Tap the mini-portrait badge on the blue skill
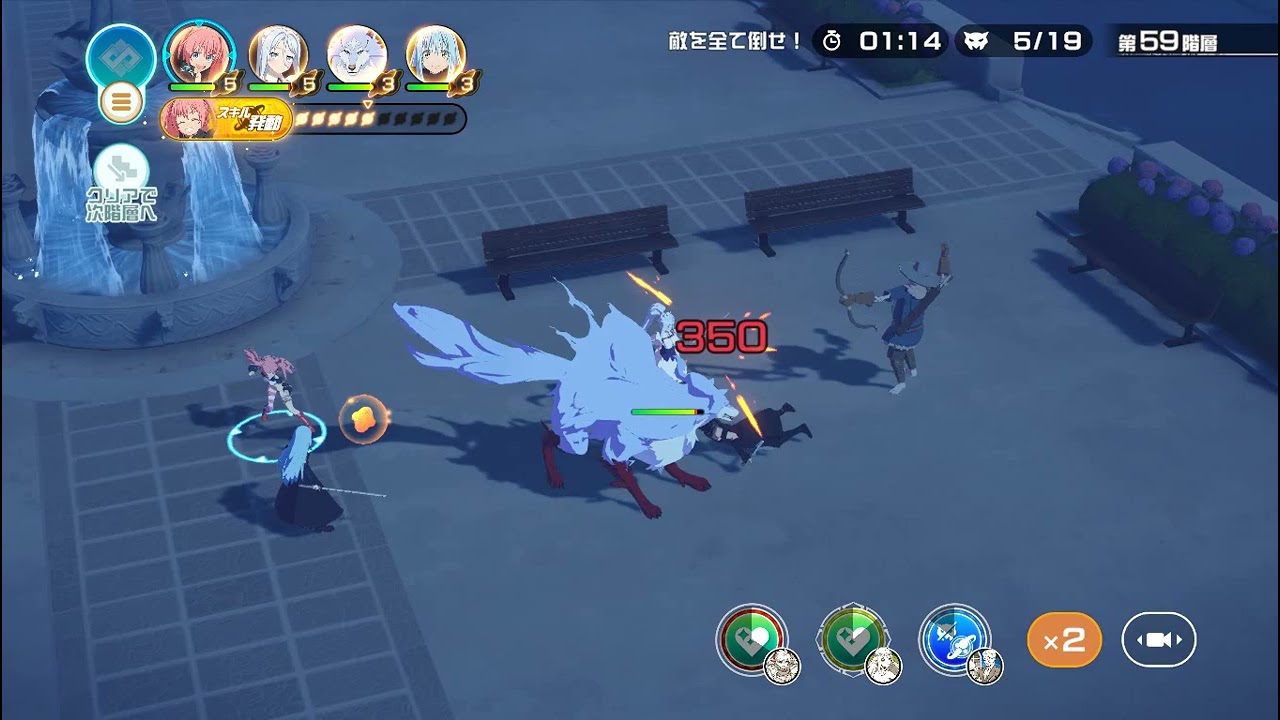This screenshot has width=1280, height=720. click(x=983, y=668)
